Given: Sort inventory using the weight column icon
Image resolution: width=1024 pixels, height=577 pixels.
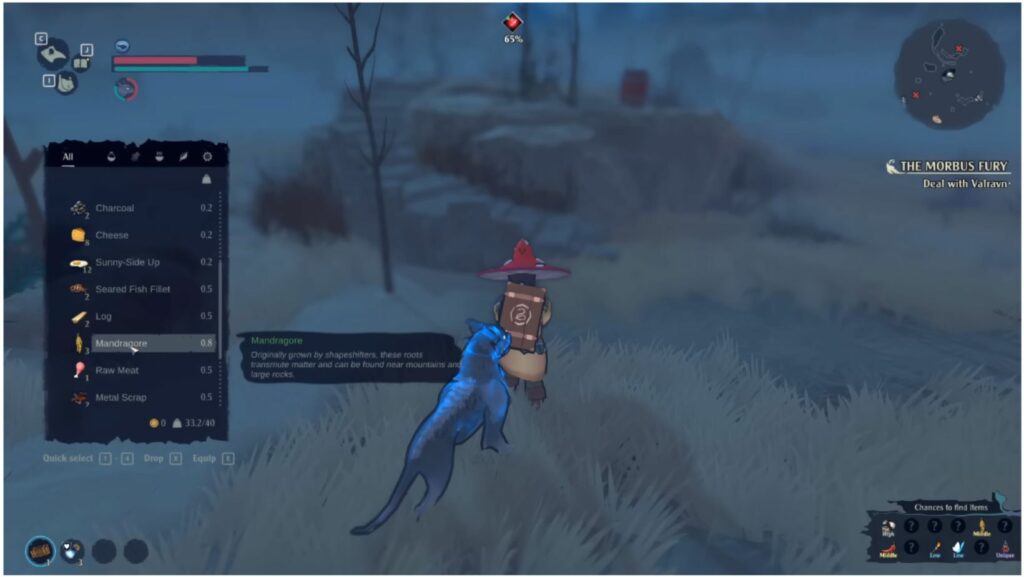Looking at the screenshot, I should 206,180.
